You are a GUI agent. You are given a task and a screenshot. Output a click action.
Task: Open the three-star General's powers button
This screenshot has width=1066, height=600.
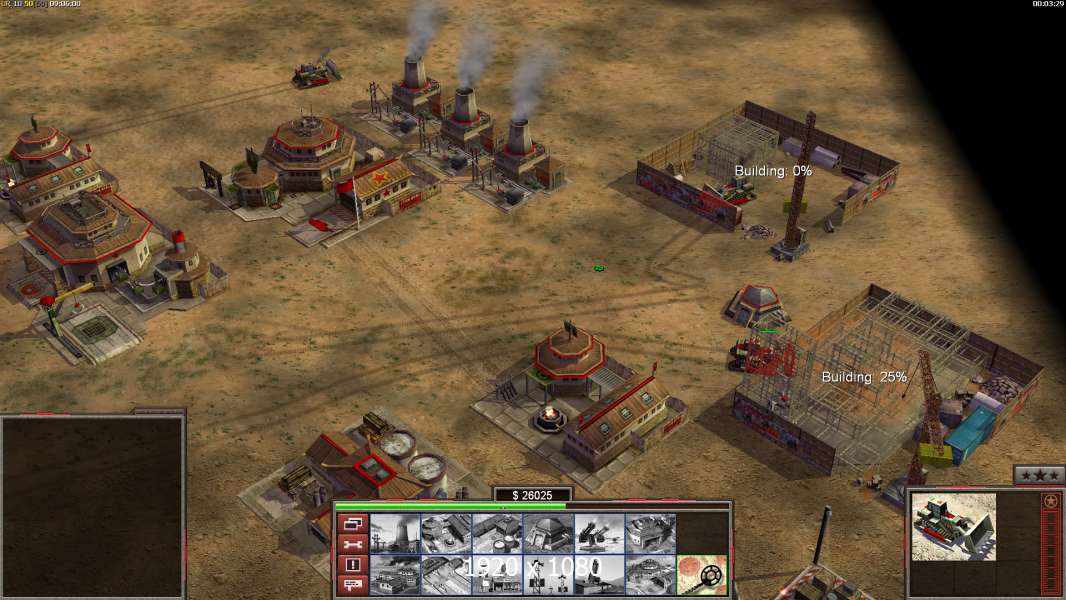(1039, 475)
